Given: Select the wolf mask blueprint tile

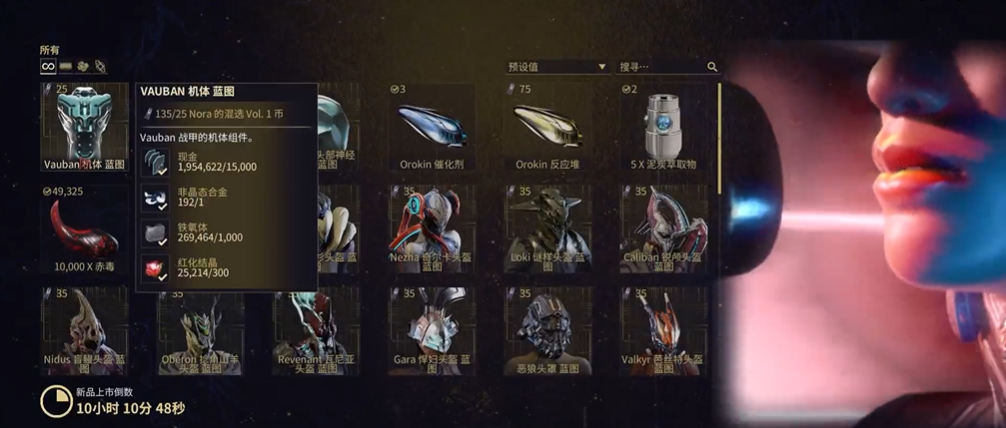Looking at the screenshot, I should point(548,332).
